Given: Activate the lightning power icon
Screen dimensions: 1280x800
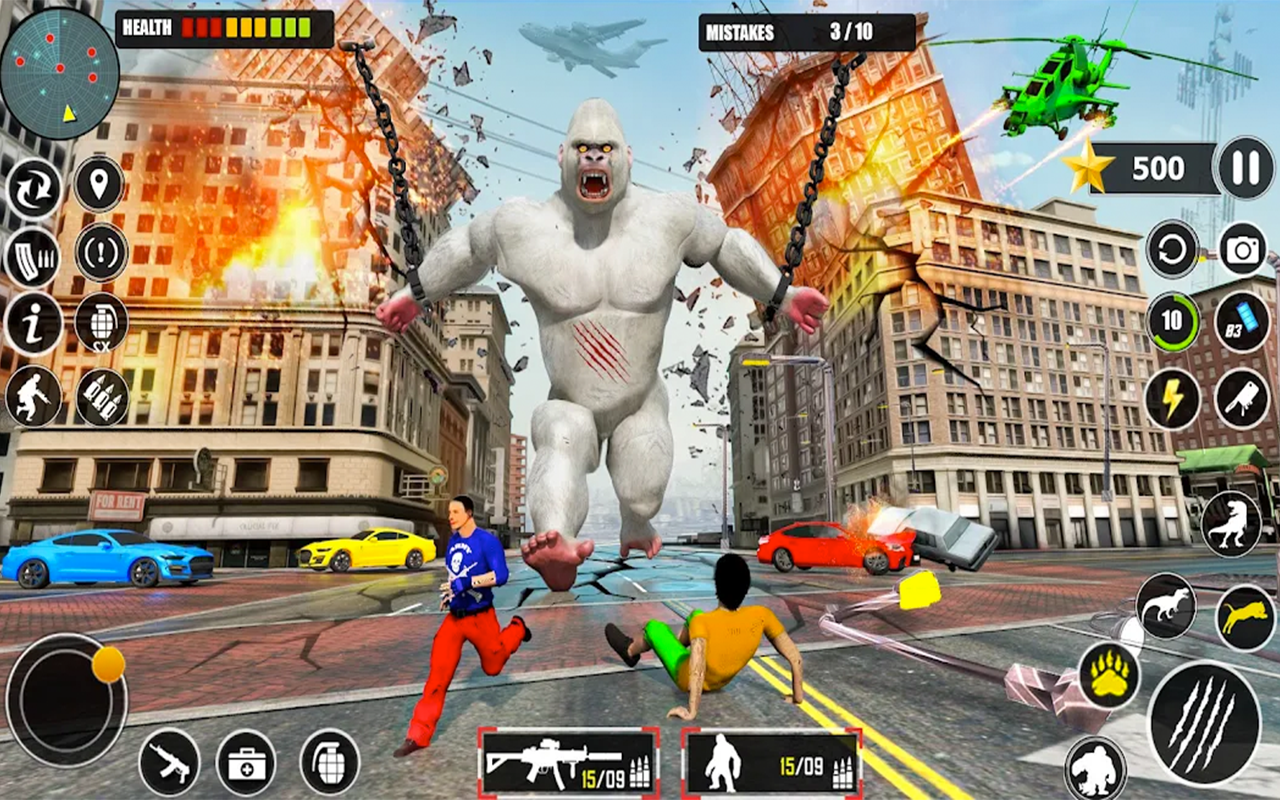Looking at the screenshot, I should point(1172,398).
